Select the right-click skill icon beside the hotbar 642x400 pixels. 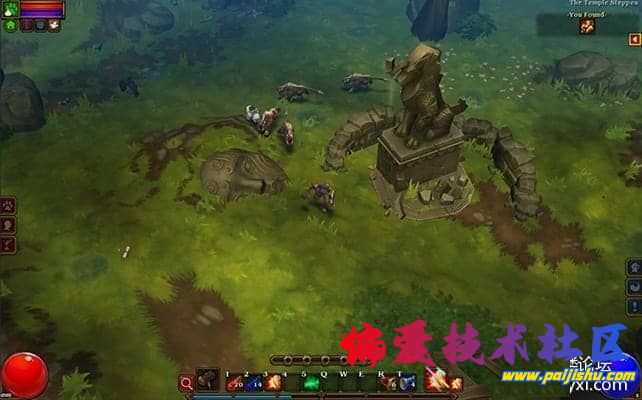[x=434, y=380]
